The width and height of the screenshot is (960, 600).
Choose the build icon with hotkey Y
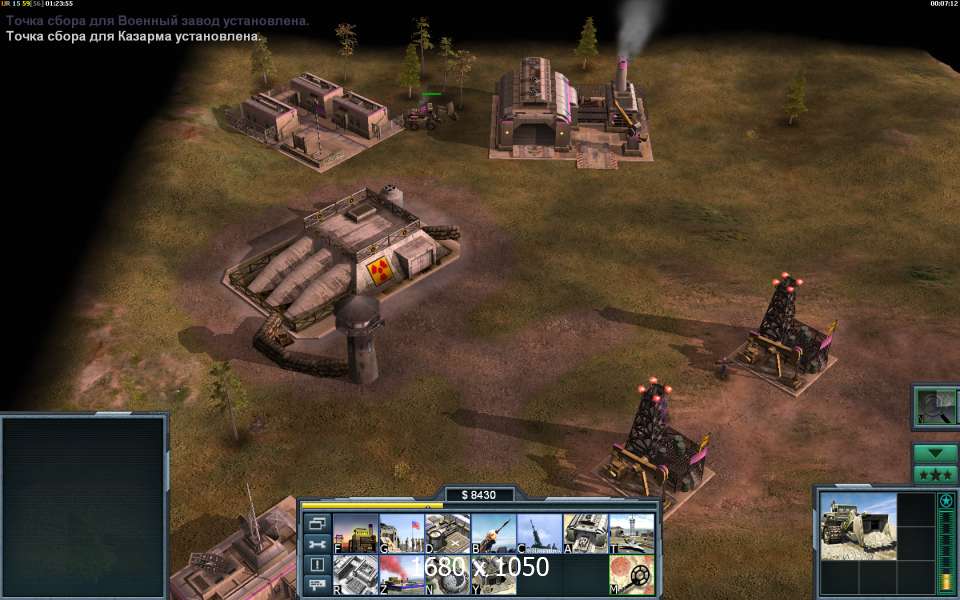(x=493, y=574)
